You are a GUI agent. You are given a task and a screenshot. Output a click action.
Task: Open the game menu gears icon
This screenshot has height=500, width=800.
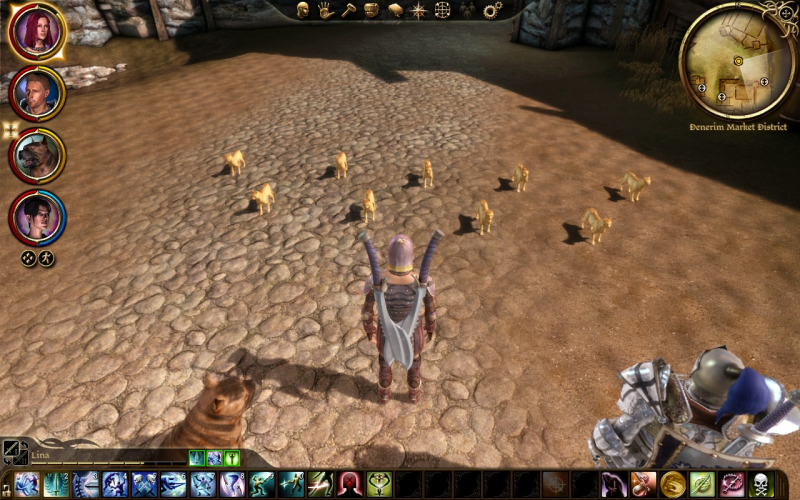click(x=491, y=10)
